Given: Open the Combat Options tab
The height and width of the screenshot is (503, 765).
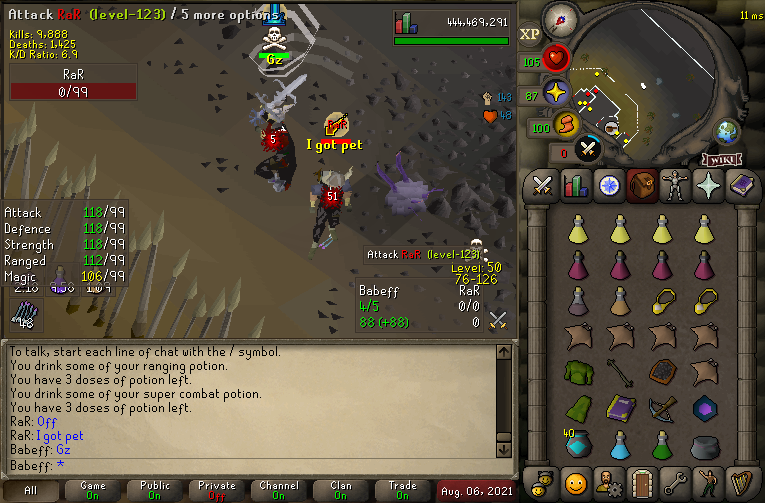Looking at the screenshot, I should point(543,185).
